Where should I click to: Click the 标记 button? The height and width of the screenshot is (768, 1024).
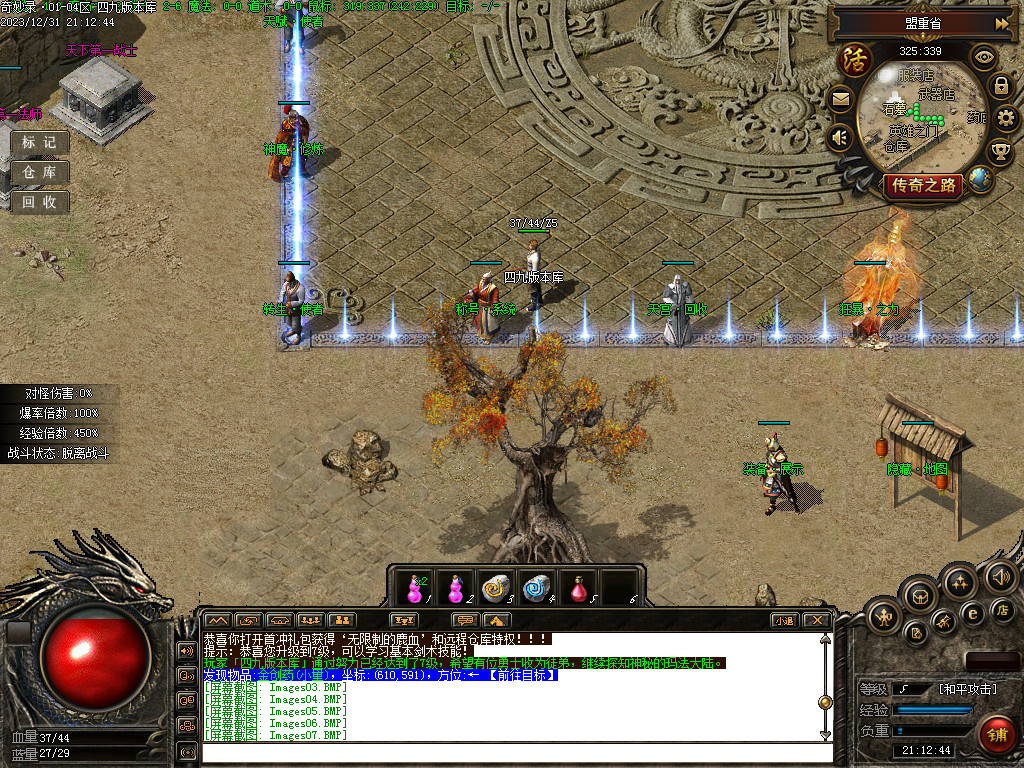click(40, 142)
